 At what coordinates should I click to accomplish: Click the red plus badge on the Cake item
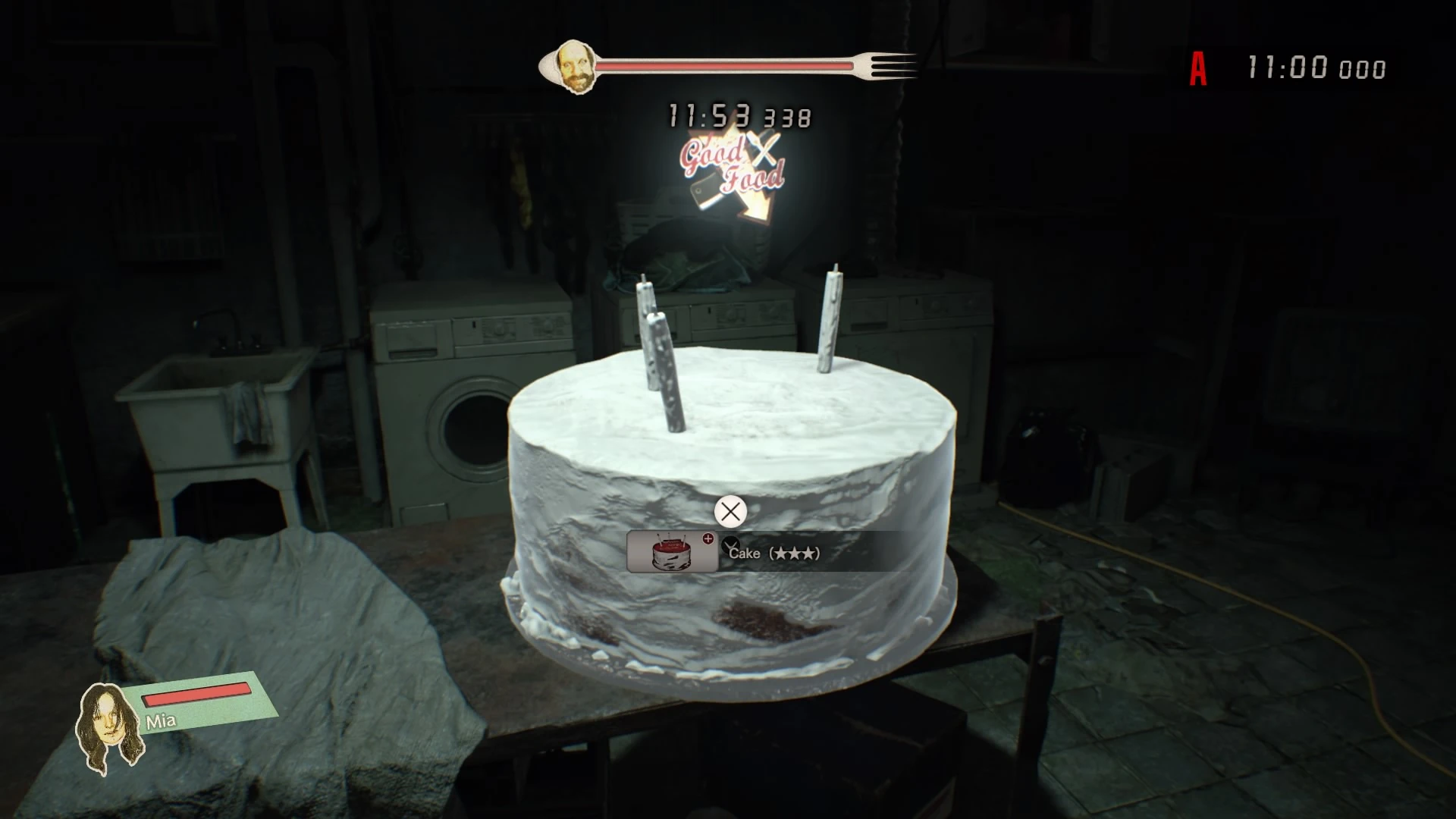[708, 540]
